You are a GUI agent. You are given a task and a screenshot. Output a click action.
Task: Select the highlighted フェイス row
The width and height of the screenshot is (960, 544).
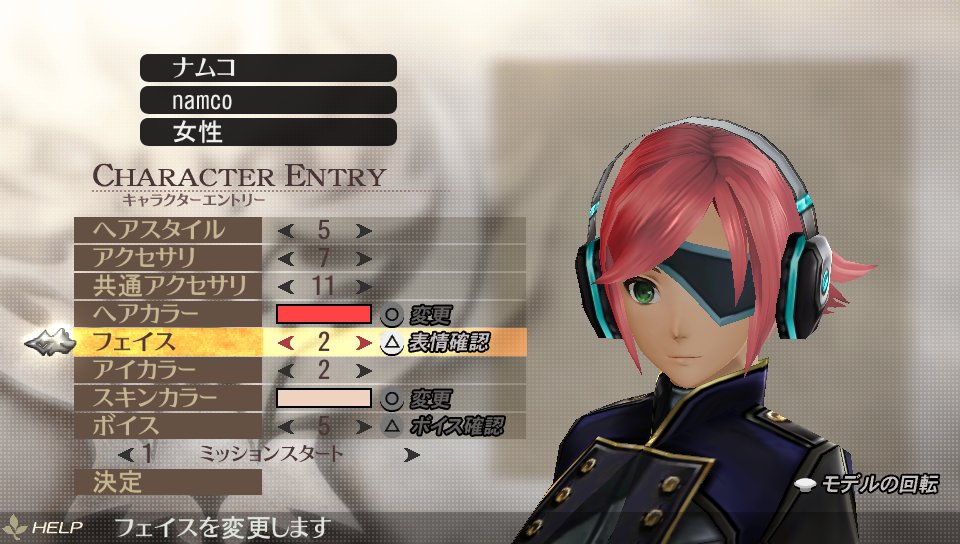pyautogui.click(x=168, y=342)
